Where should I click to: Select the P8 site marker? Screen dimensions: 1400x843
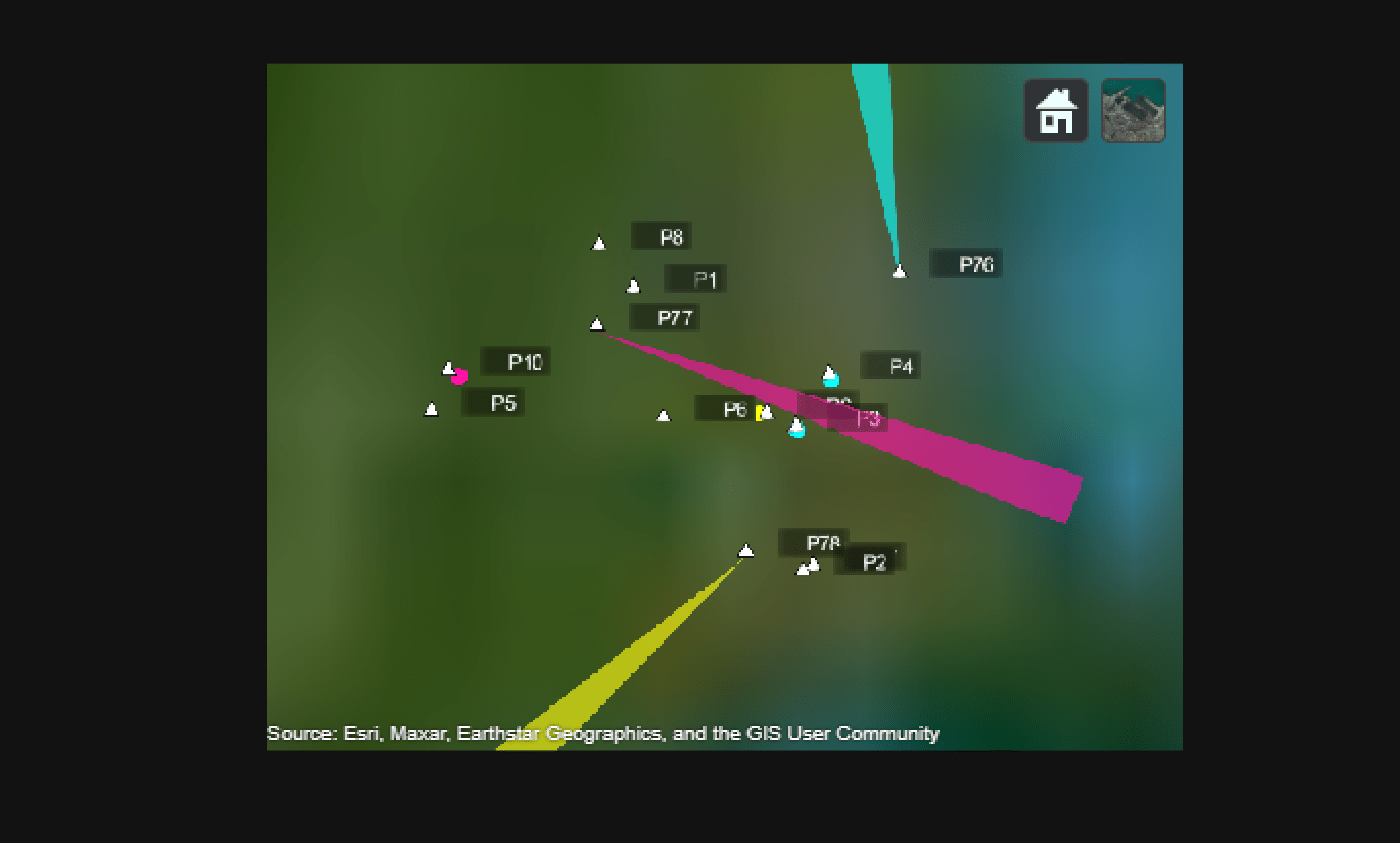click(599, 240)
